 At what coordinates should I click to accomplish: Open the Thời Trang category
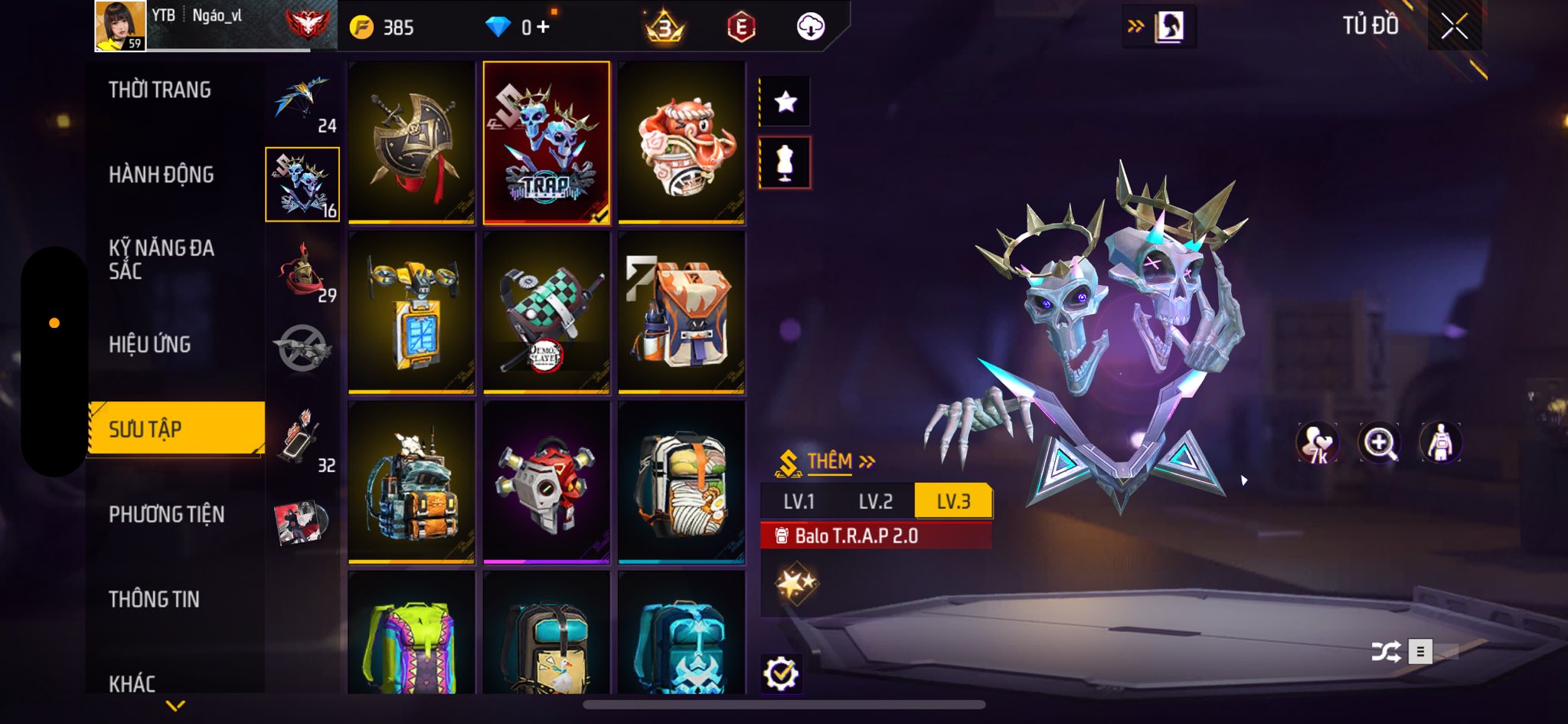pos(159,90)
